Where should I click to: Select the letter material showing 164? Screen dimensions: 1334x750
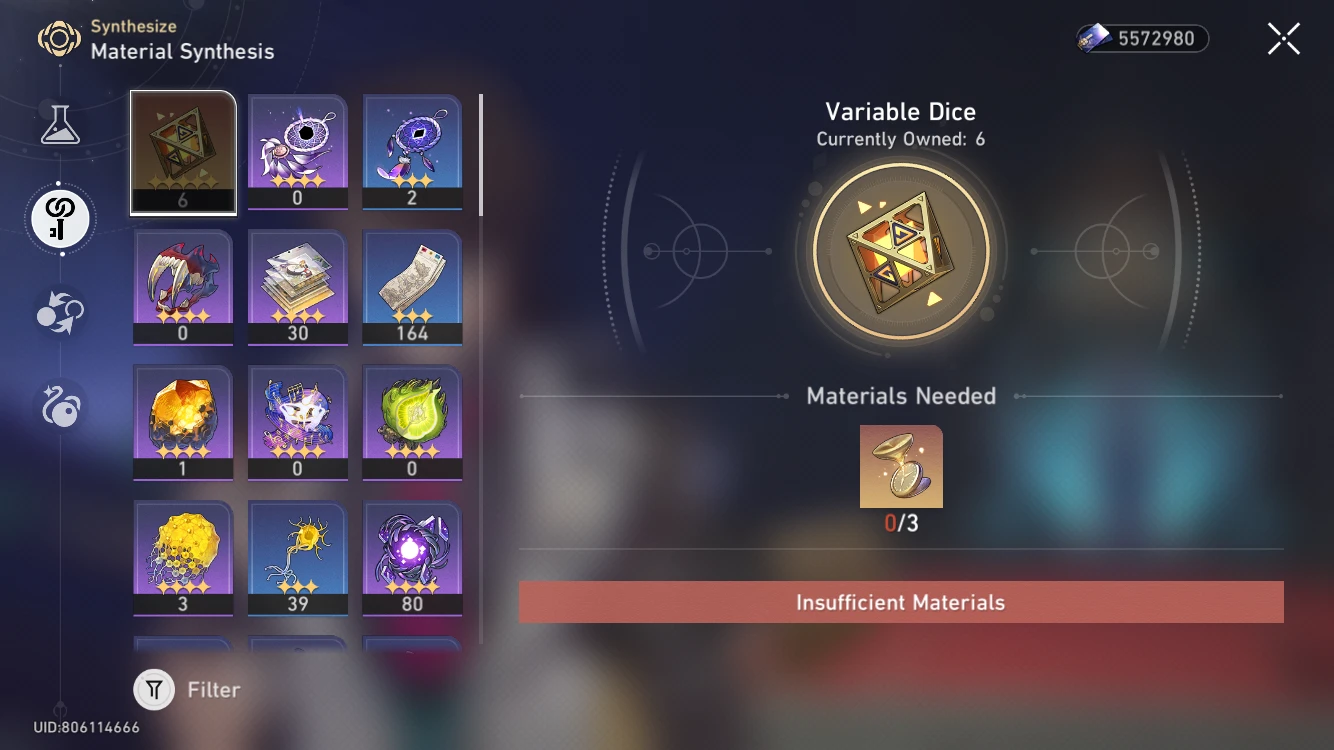(x=413, y=287)
